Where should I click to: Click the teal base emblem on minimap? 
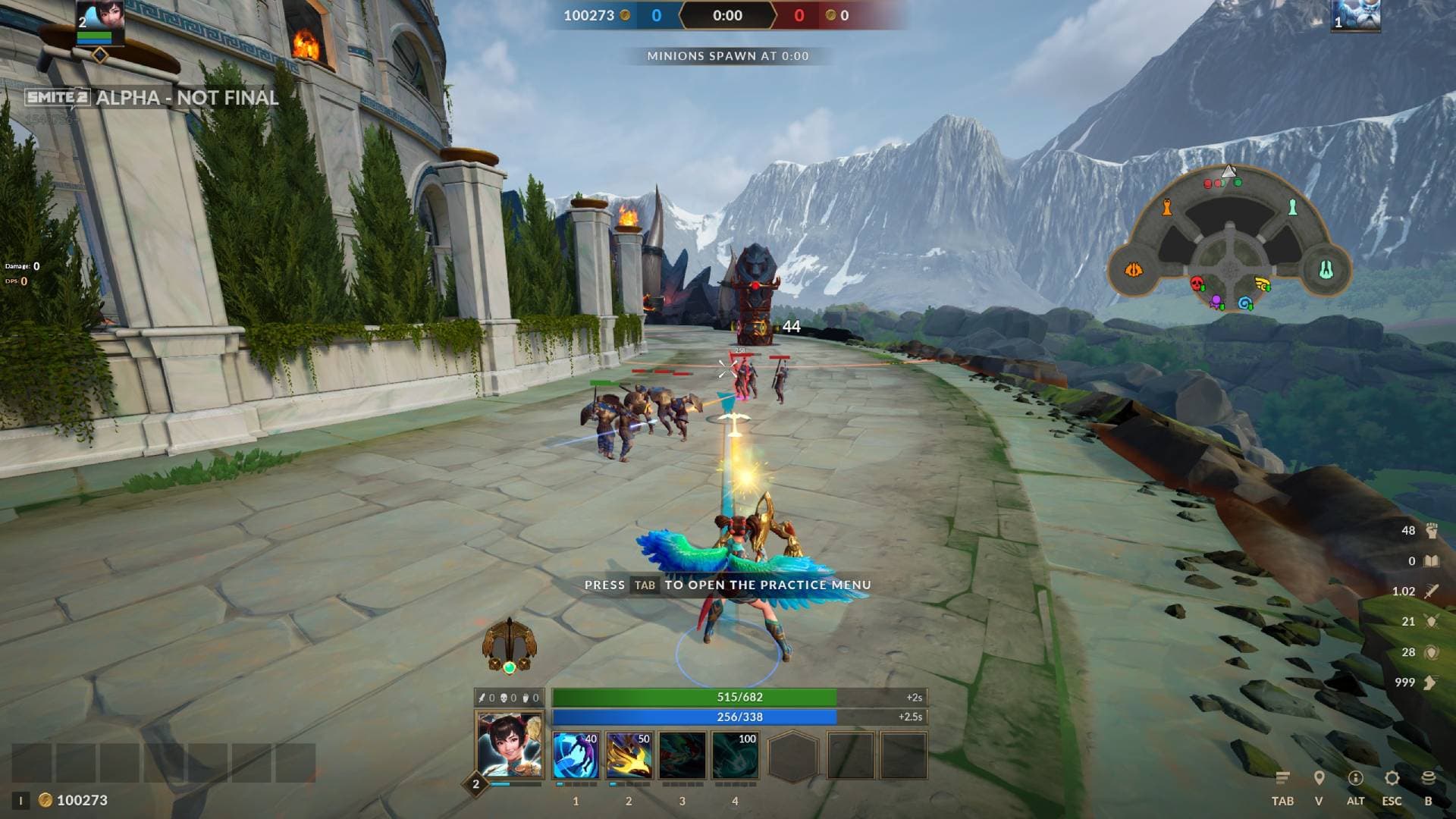[1326, 270]
